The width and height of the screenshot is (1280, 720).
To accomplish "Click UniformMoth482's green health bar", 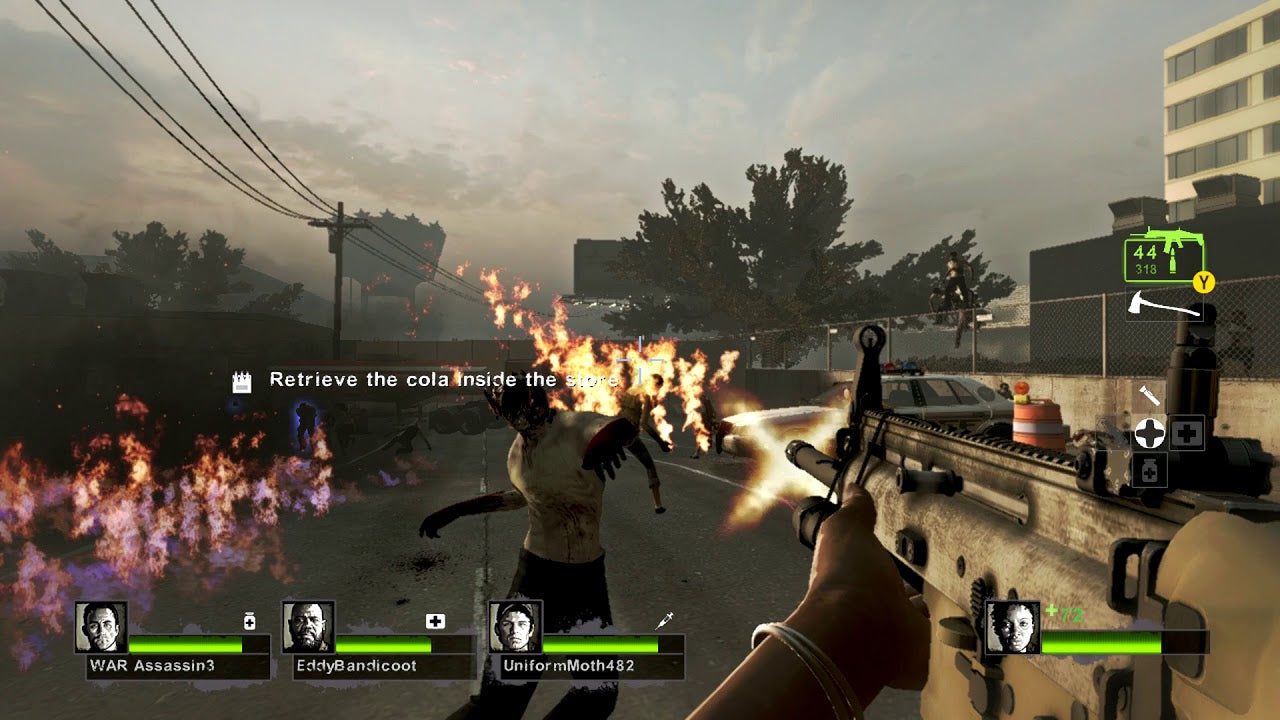I will 600,642.
